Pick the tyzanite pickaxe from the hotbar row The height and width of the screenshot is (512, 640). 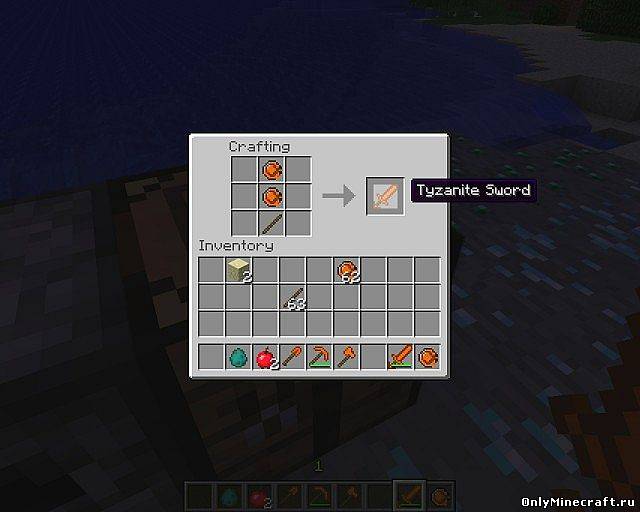click(x=320, y=356)
